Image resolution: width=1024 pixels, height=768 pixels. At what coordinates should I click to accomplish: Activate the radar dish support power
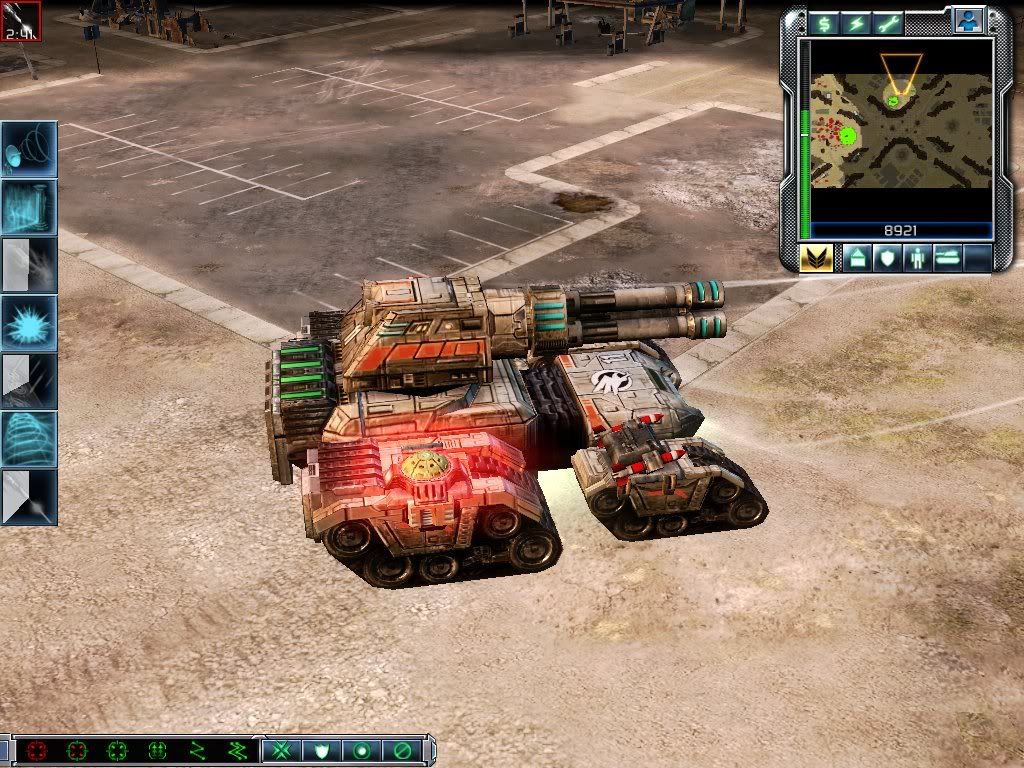pos(29,150)
